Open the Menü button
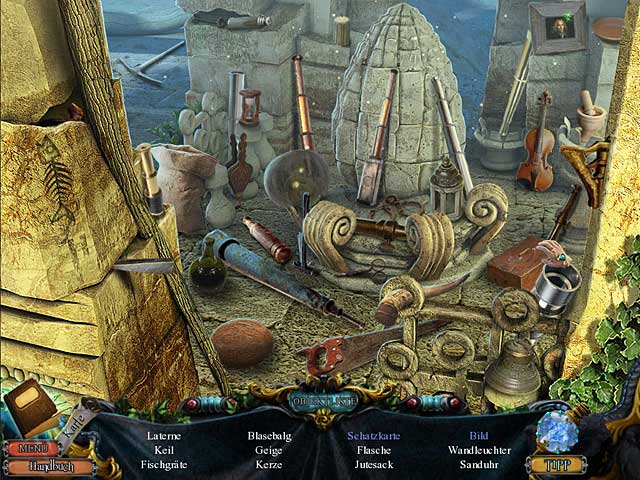 (x=33, y=447)
